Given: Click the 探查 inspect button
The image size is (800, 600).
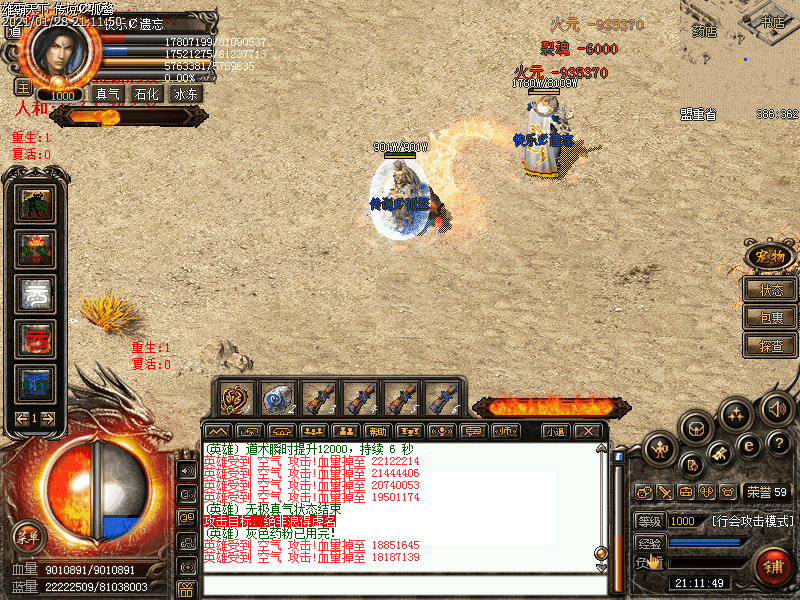Looking at the screenshot, I should point(771,345).
